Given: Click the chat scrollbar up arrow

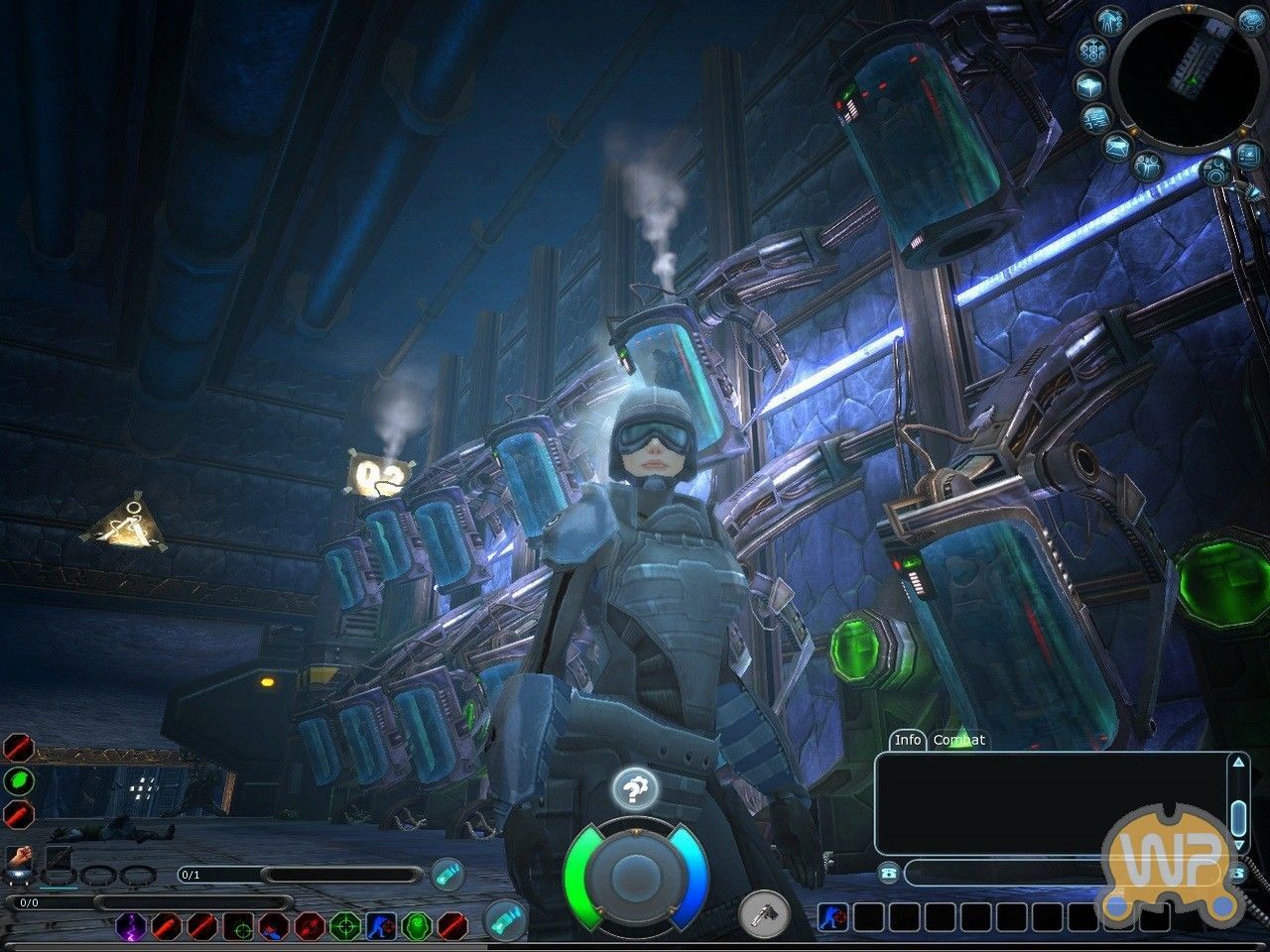Looking at the screenshot, I should (x=1237, y=764).
